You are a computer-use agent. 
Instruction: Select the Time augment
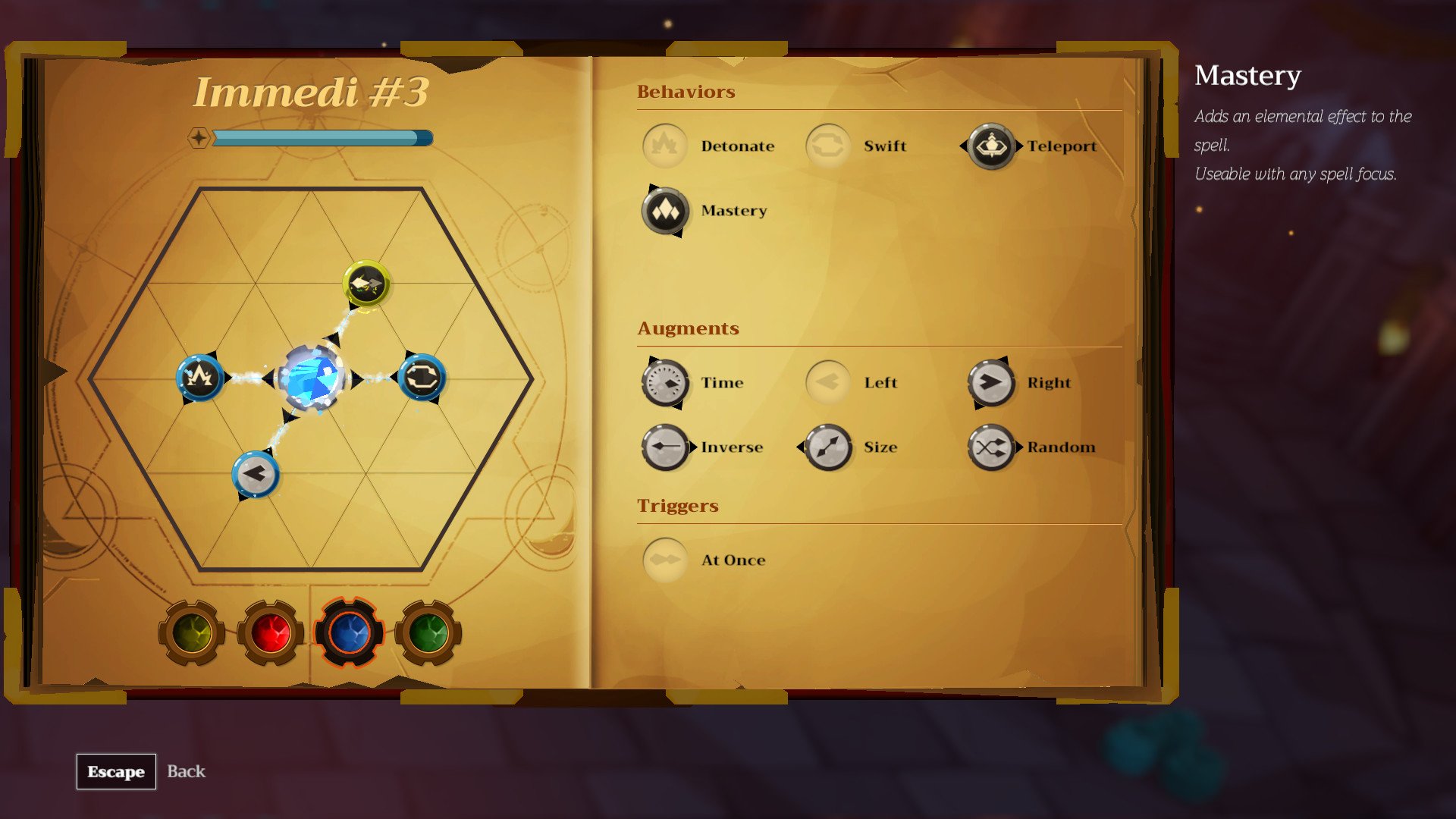665,383
